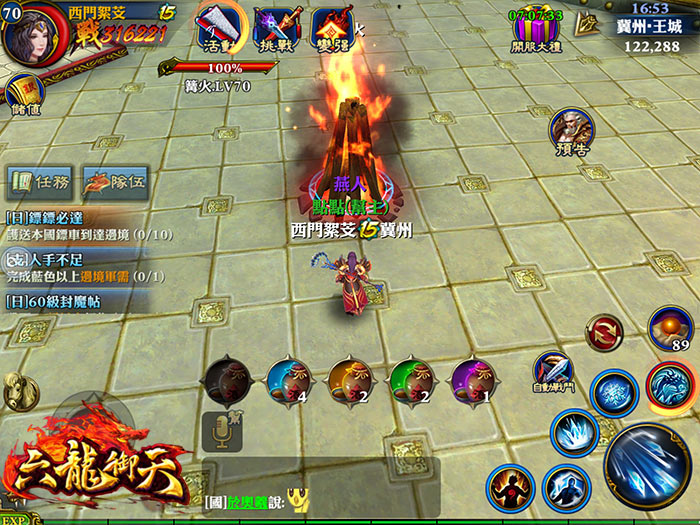Use the purple pouch with count 1
700x525 pixels.
[471, 381]
